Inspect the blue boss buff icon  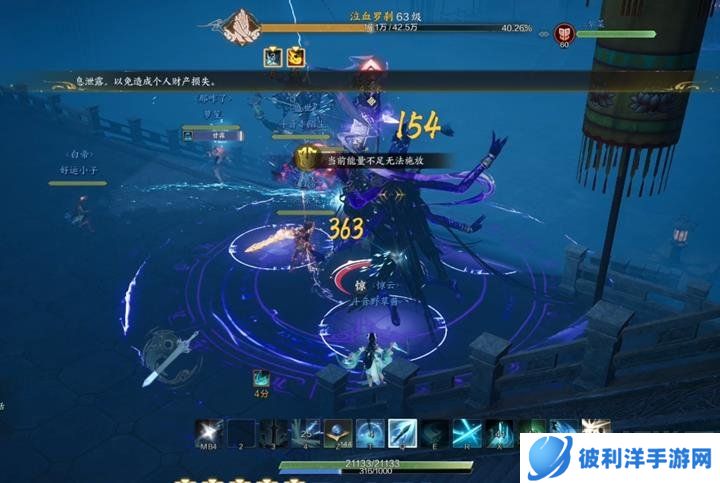pyautogui.click(x=273, y=58)
